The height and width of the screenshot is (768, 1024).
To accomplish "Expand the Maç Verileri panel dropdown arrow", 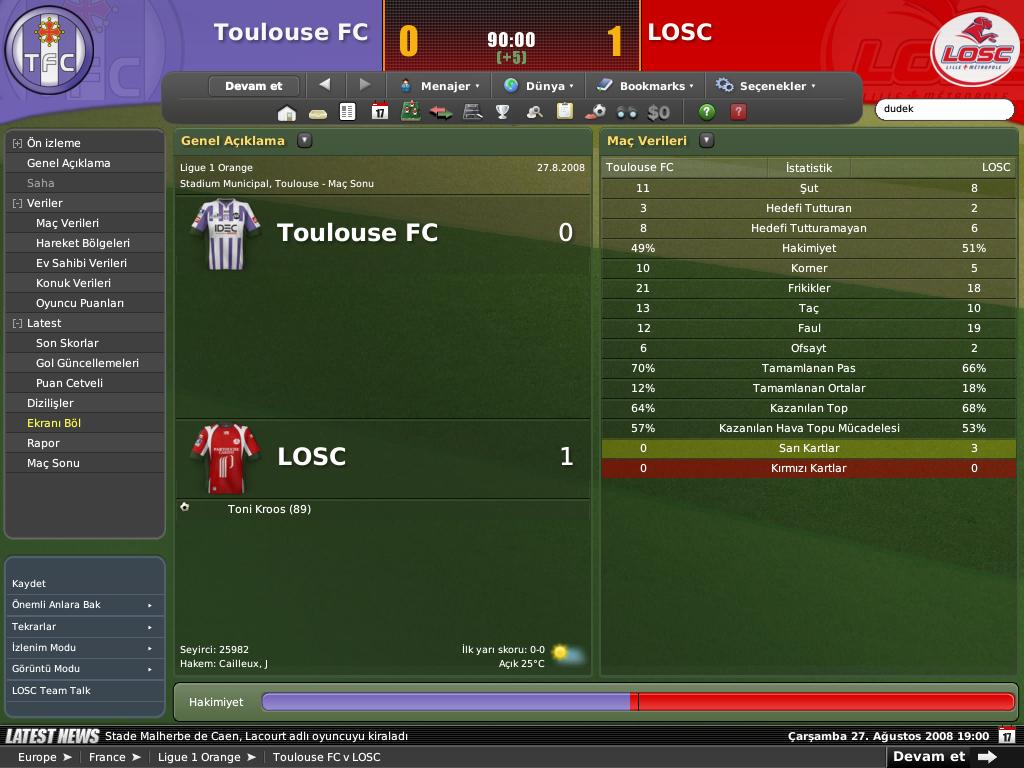I will click(x=707, y=141).
